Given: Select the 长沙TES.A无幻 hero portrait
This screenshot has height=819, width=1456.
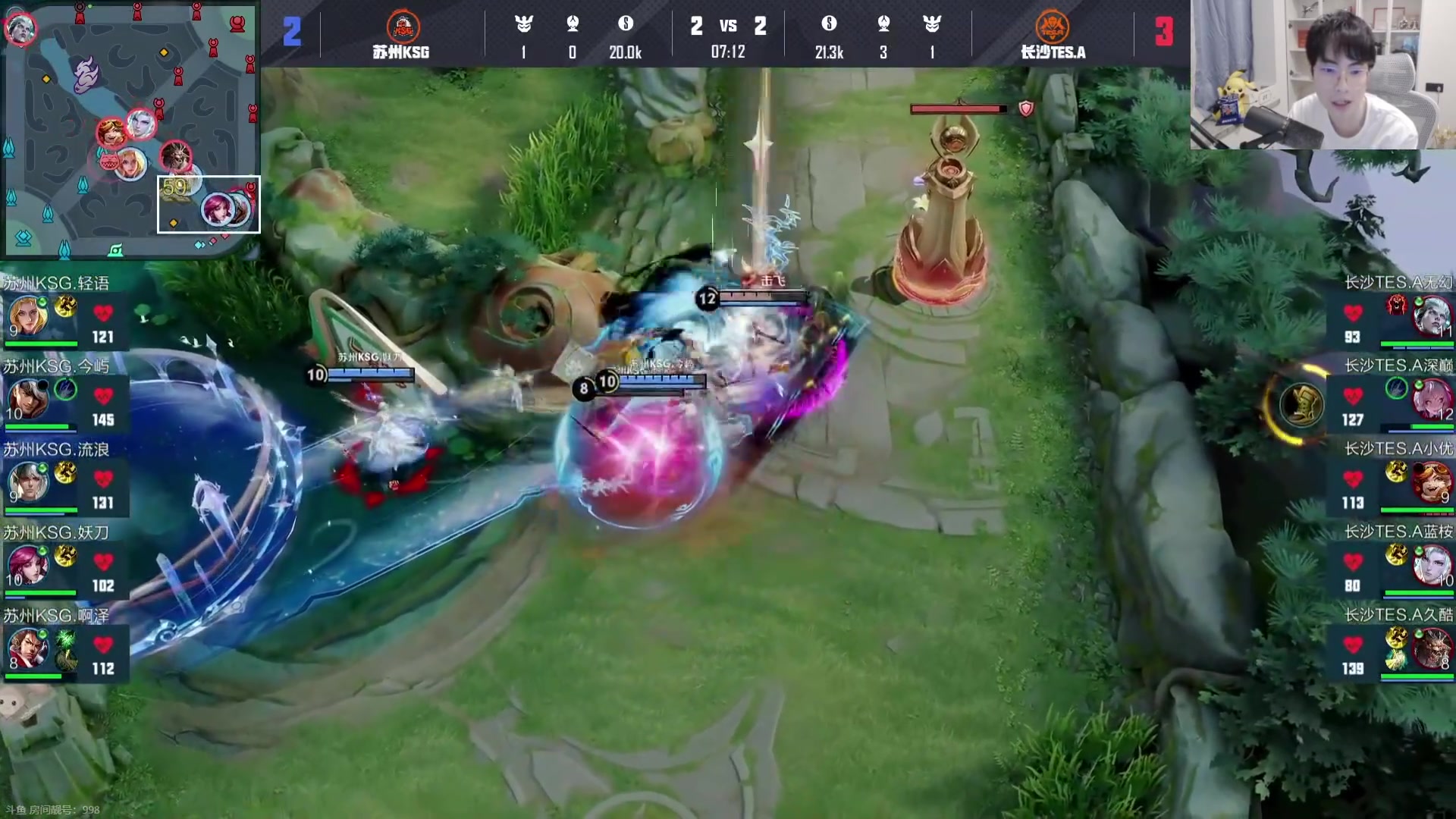Looking at the screenshot, I should pyautogui.click(x=1431, y=315).
